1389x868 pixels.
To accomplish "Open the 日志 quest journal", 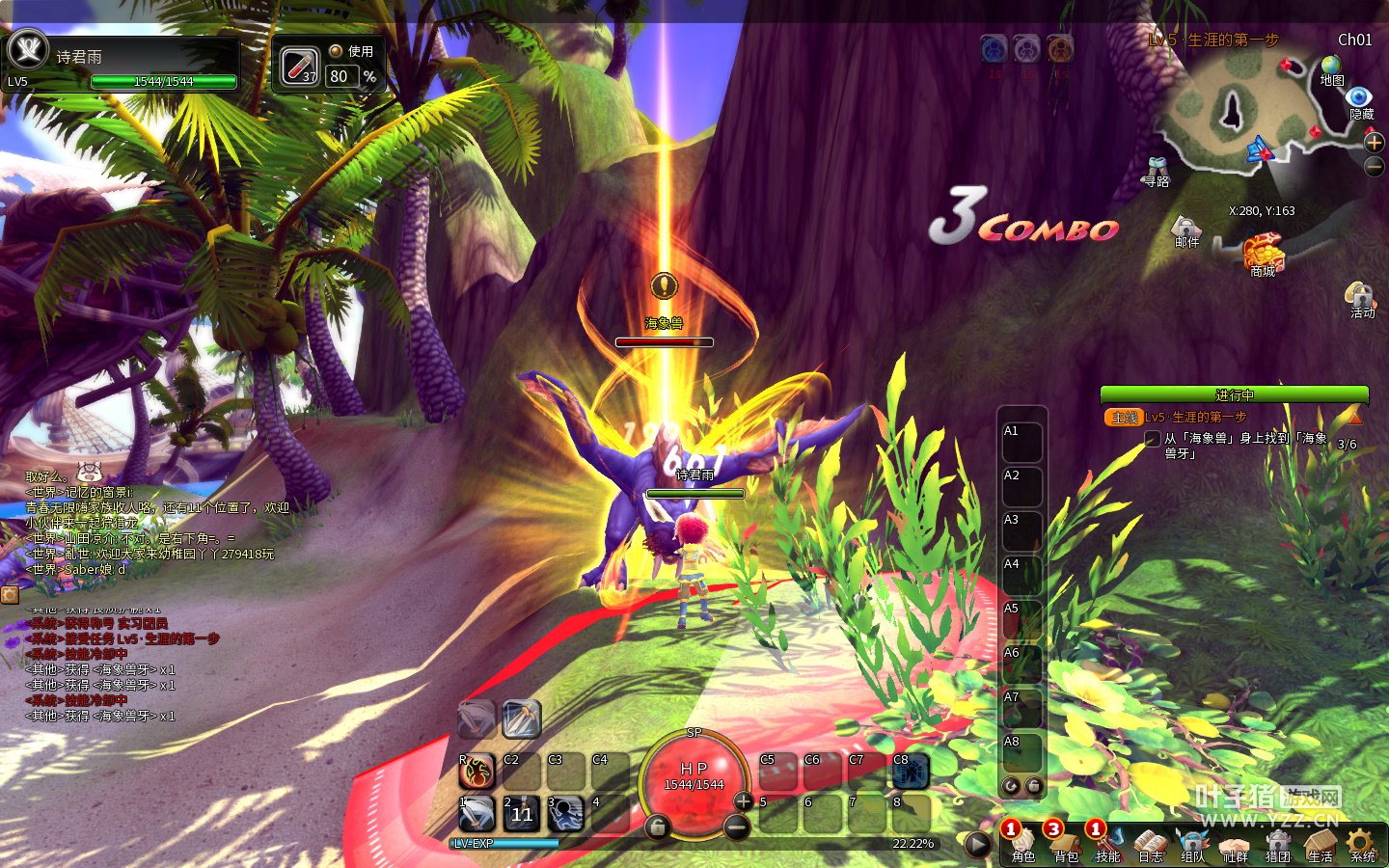I will (1150, 843).
